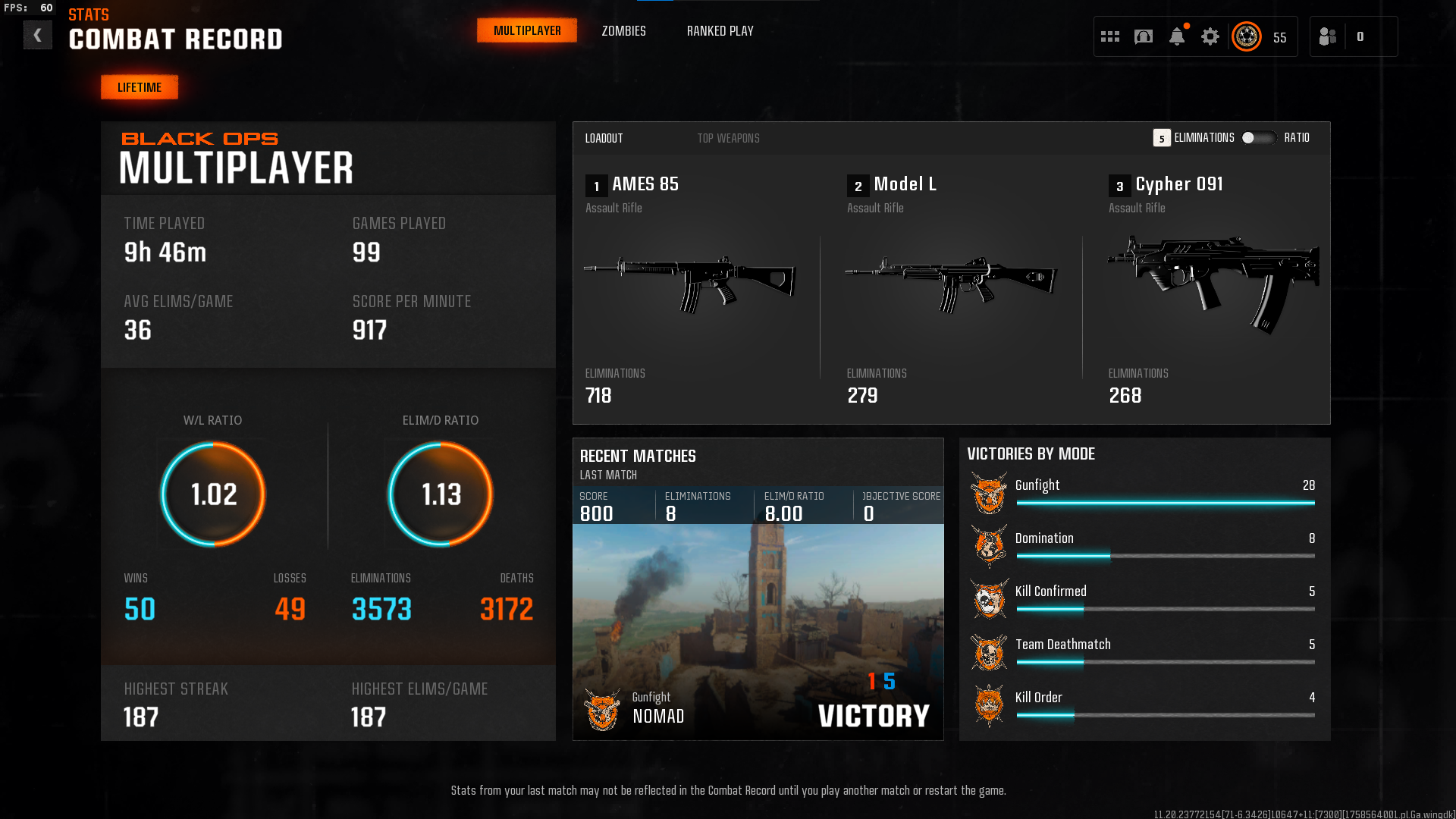Select the Domination victories row
The height and width of the screenshot is (819, 1456).
pos(1144,545)
